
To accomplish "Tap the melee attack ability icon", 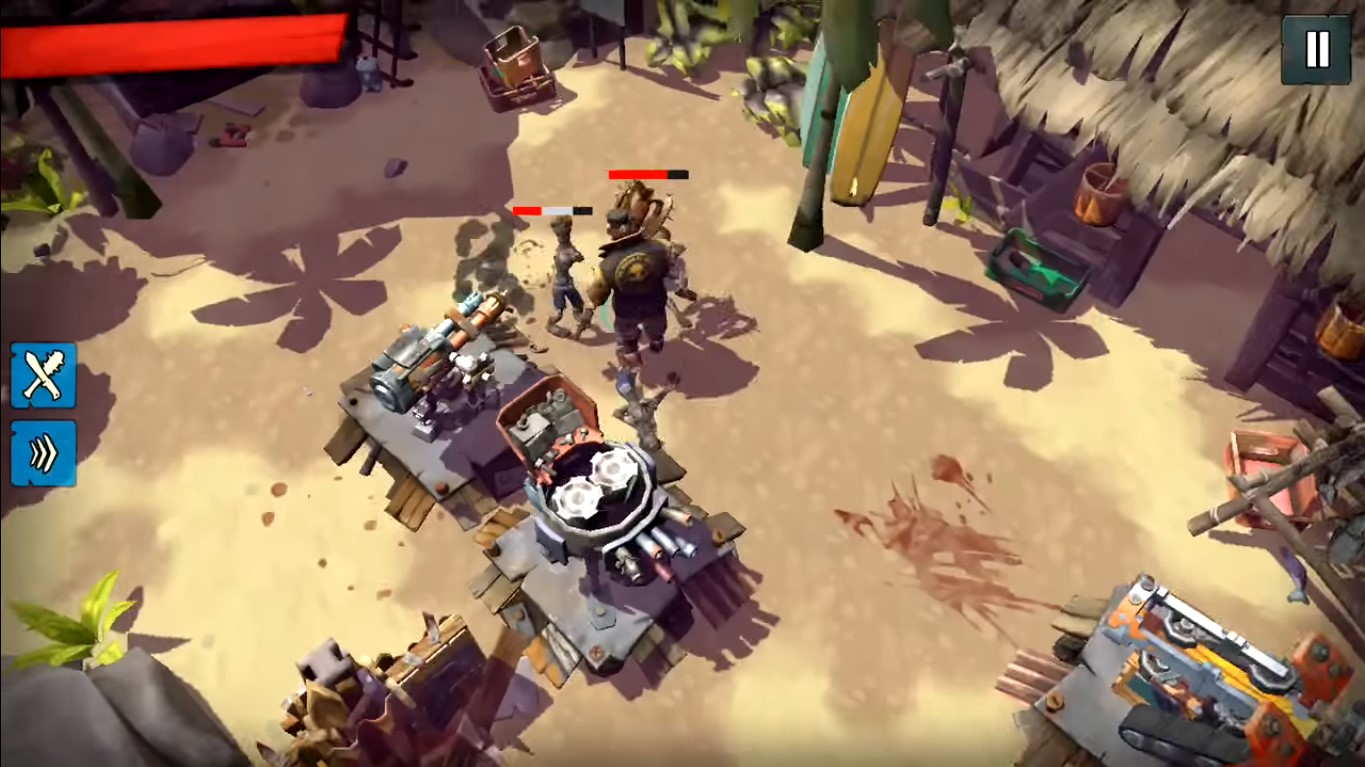I will point(42,375).
